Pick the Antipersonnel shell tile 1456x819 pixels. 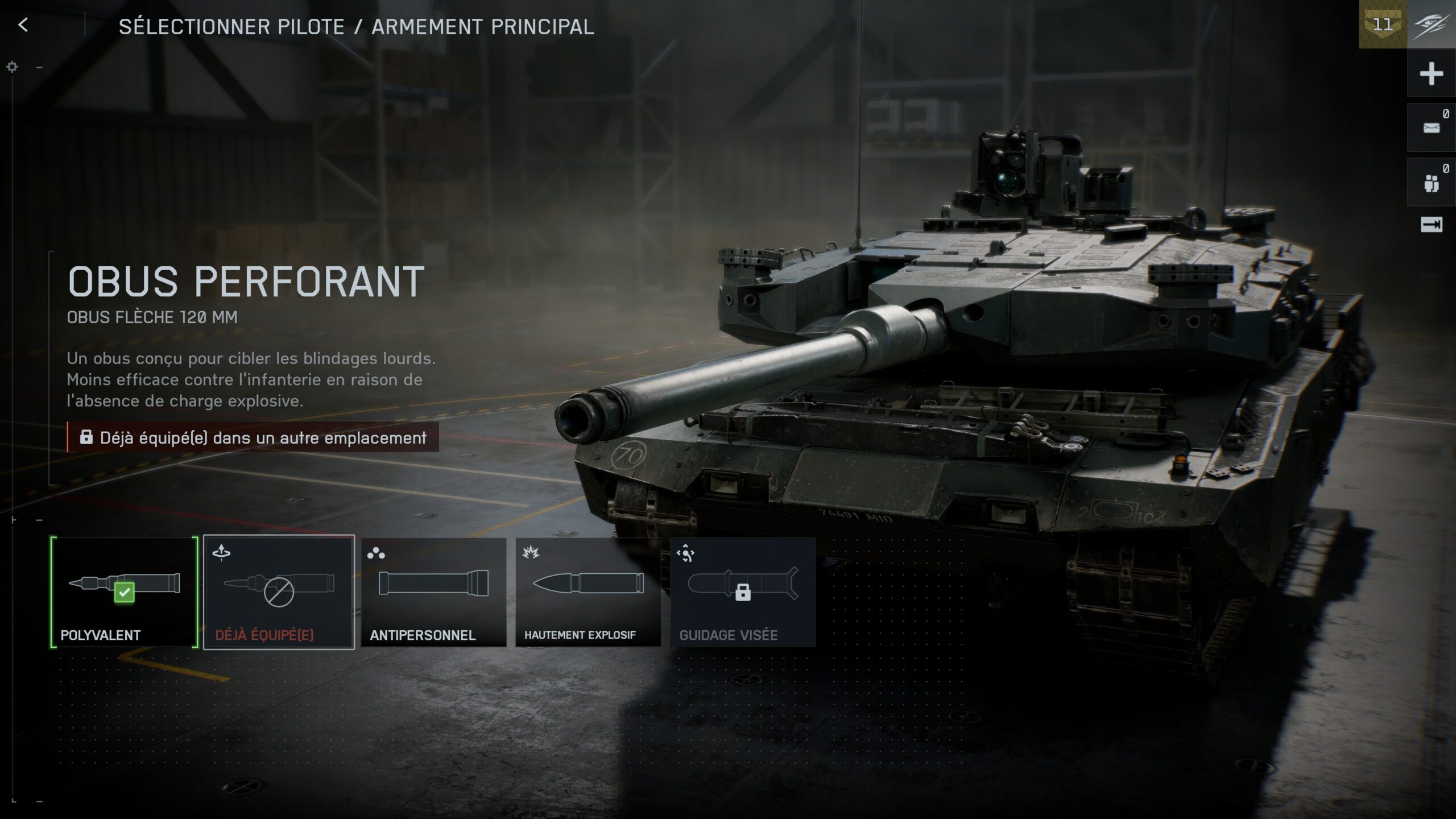(x=433, y=591)
